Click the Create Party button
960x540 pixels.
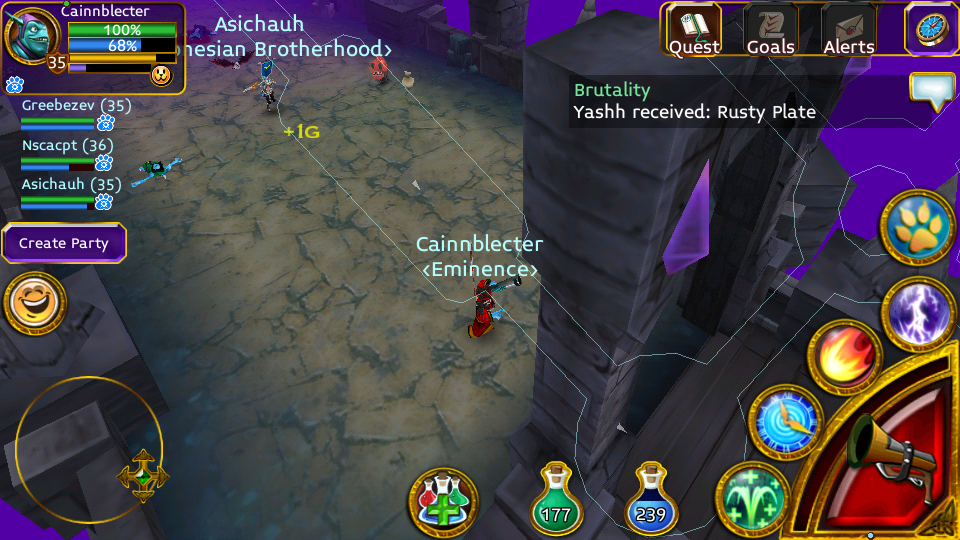click(64, 243)
